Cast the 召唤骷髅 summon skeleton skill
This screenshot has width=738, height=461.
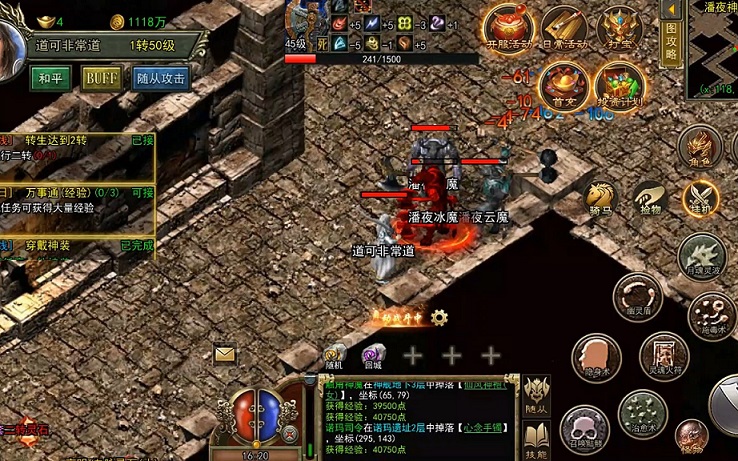tap(582, 428)
